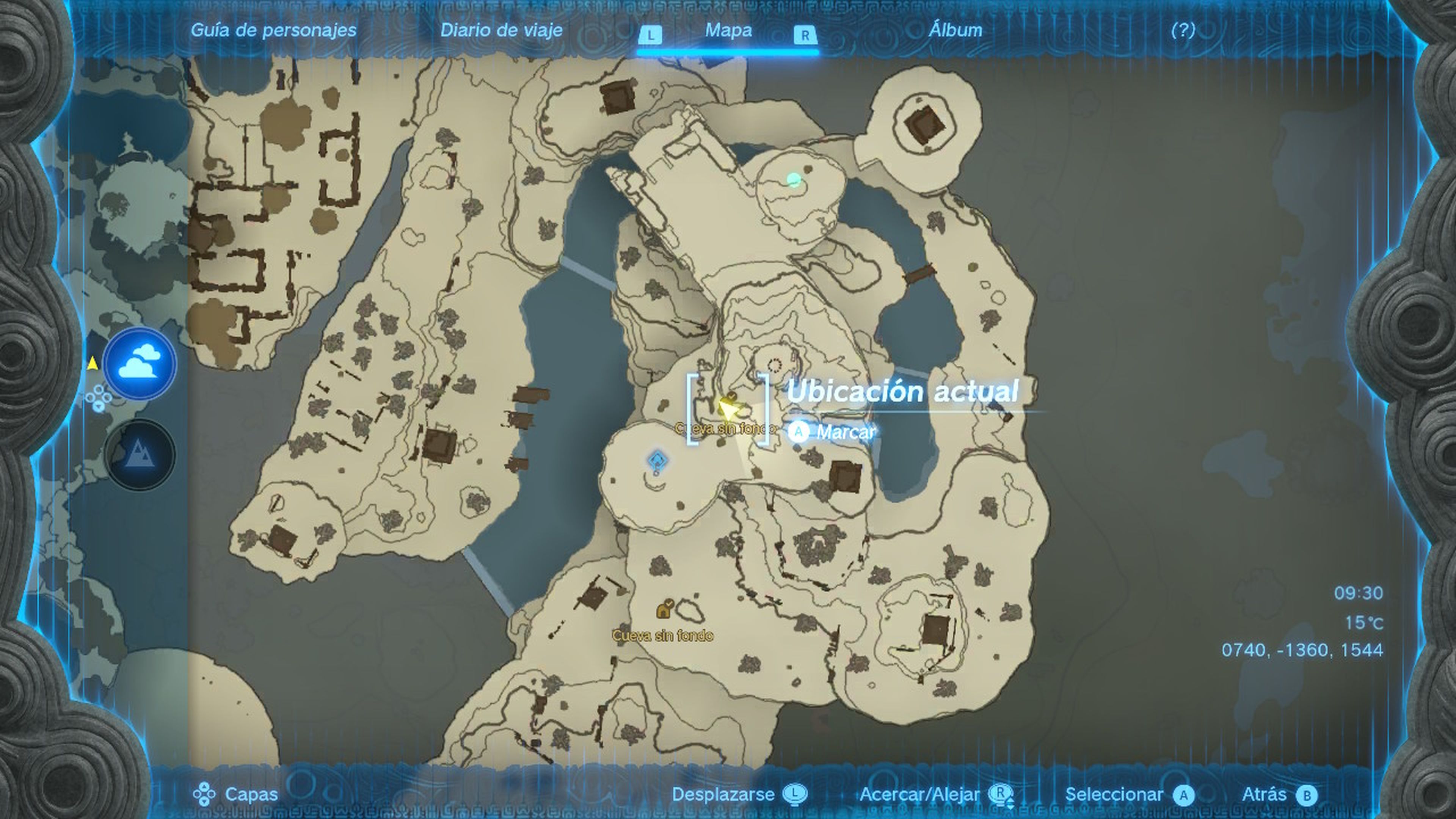1456x819 pixels.
Task: Switch to the surface layer mountain icon
Action: (x=139, y=454)
